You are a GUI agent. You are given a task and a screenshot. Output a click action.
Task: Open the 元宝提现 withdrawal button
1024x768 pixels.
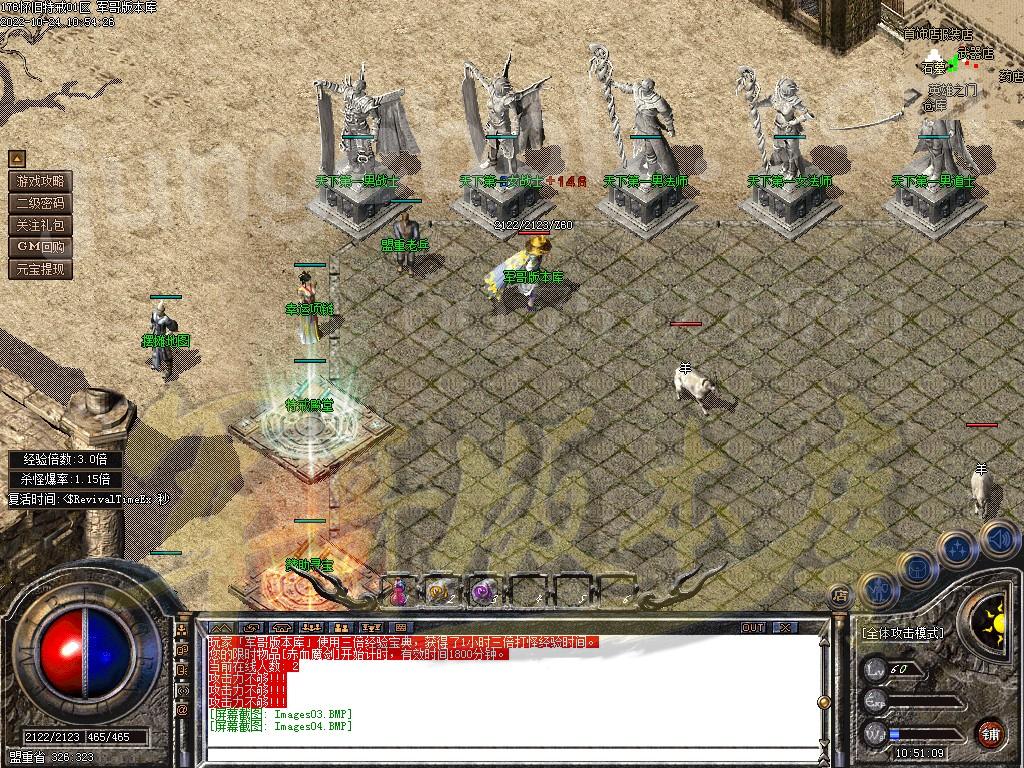(40, 269)
